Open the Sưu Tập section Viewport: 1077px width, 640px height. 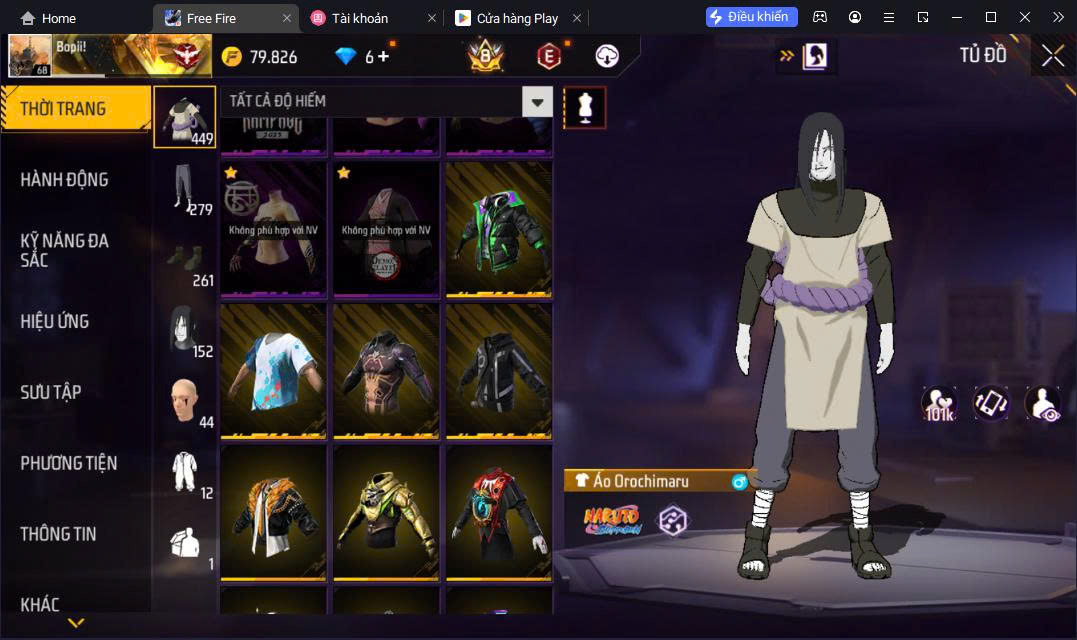(x=50, y=392)
